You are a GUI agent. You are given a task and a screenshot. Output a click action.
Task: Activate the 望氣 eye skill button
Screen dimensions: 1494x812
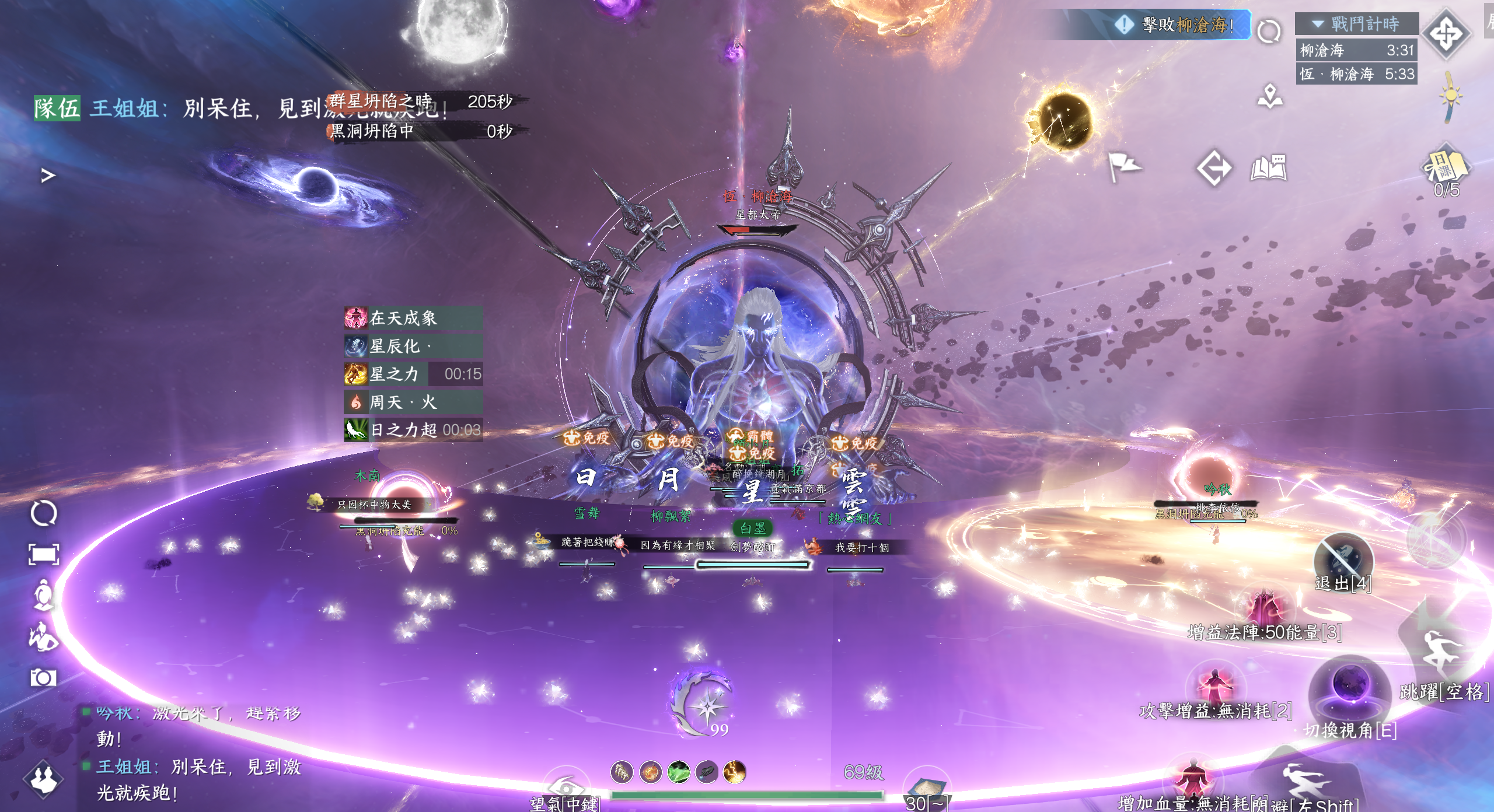point(565,786)
